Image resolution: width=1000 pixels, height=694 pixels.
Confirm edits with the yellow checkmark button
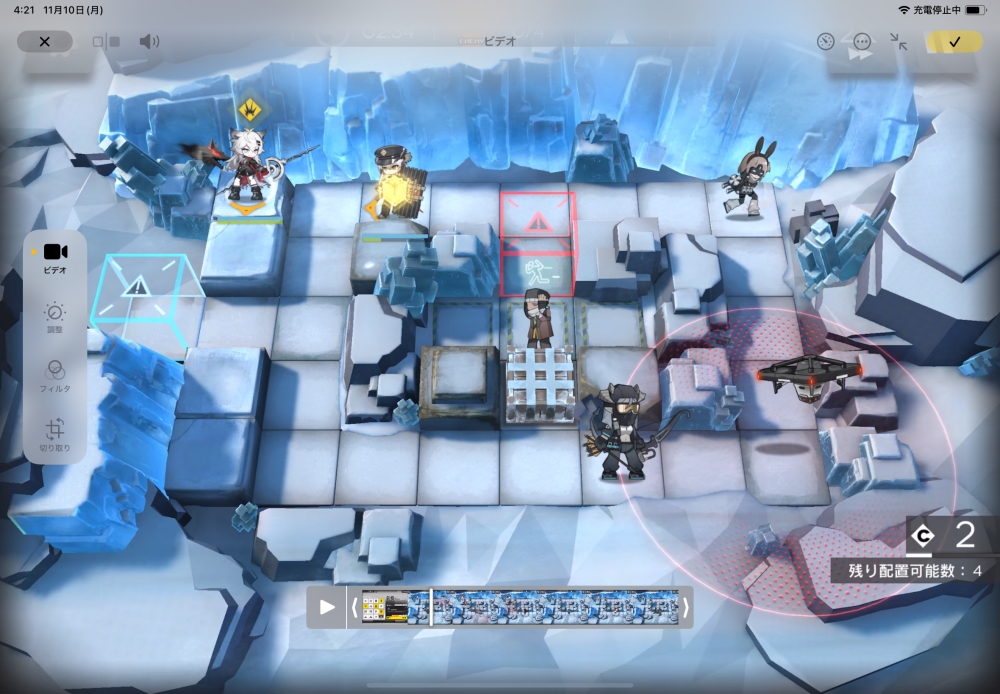point(954,41)
